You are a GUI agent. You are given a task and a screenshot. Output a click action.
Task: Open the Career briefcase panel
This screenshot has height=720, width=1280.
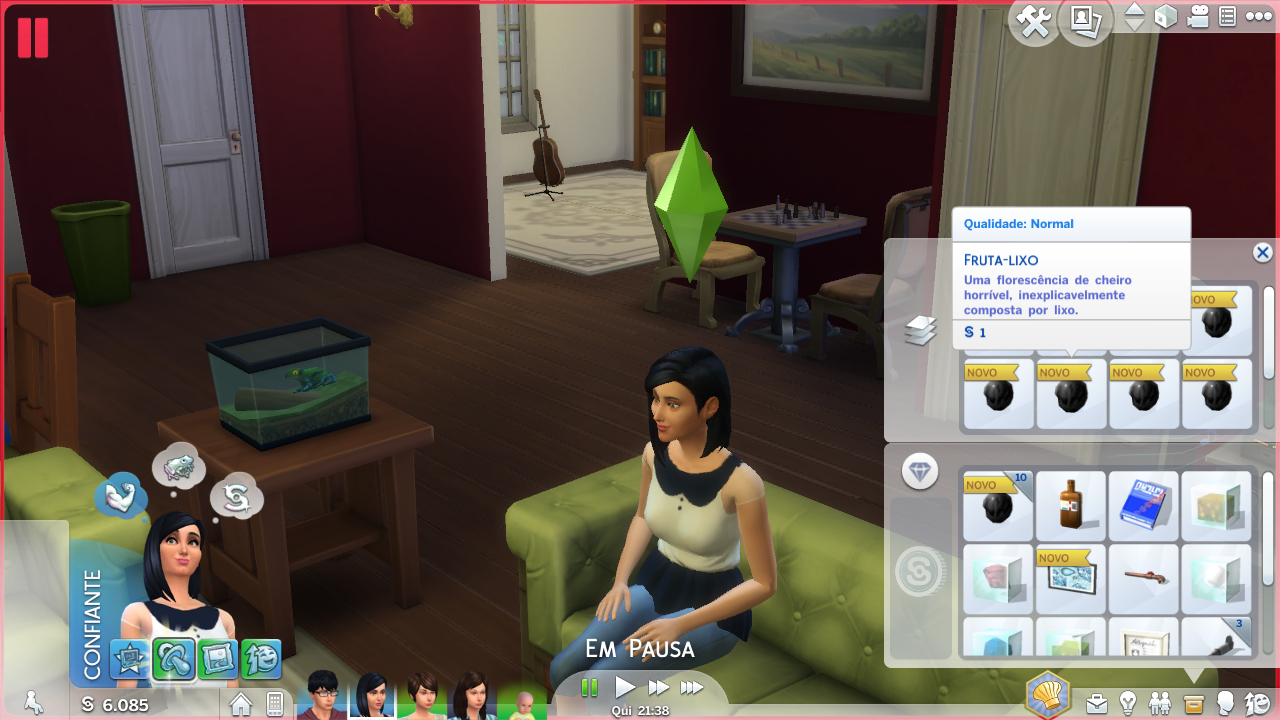tap(1097, 703)
